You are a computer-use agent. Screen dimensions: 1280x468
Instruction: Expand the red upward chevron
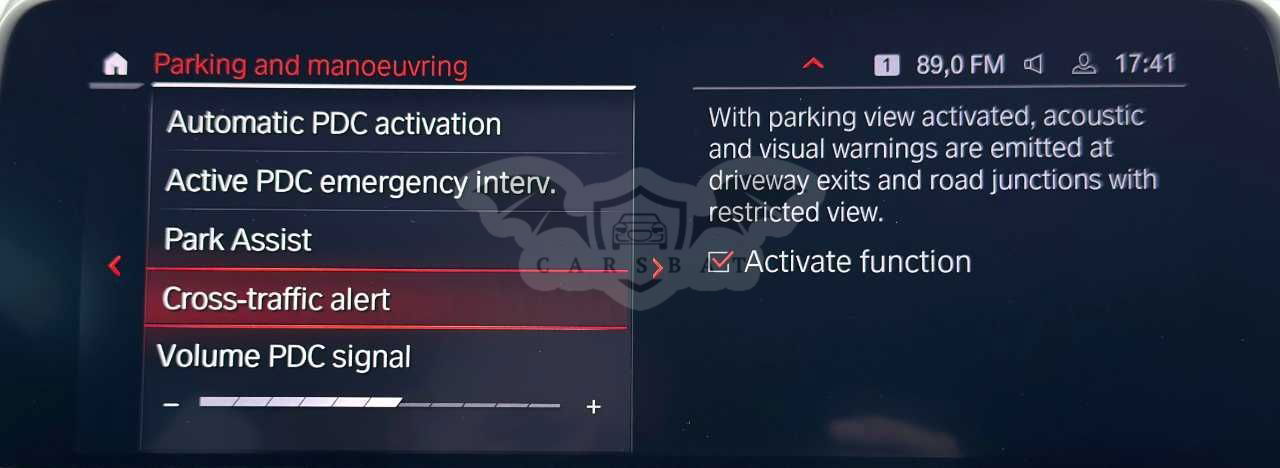[813, 64]
